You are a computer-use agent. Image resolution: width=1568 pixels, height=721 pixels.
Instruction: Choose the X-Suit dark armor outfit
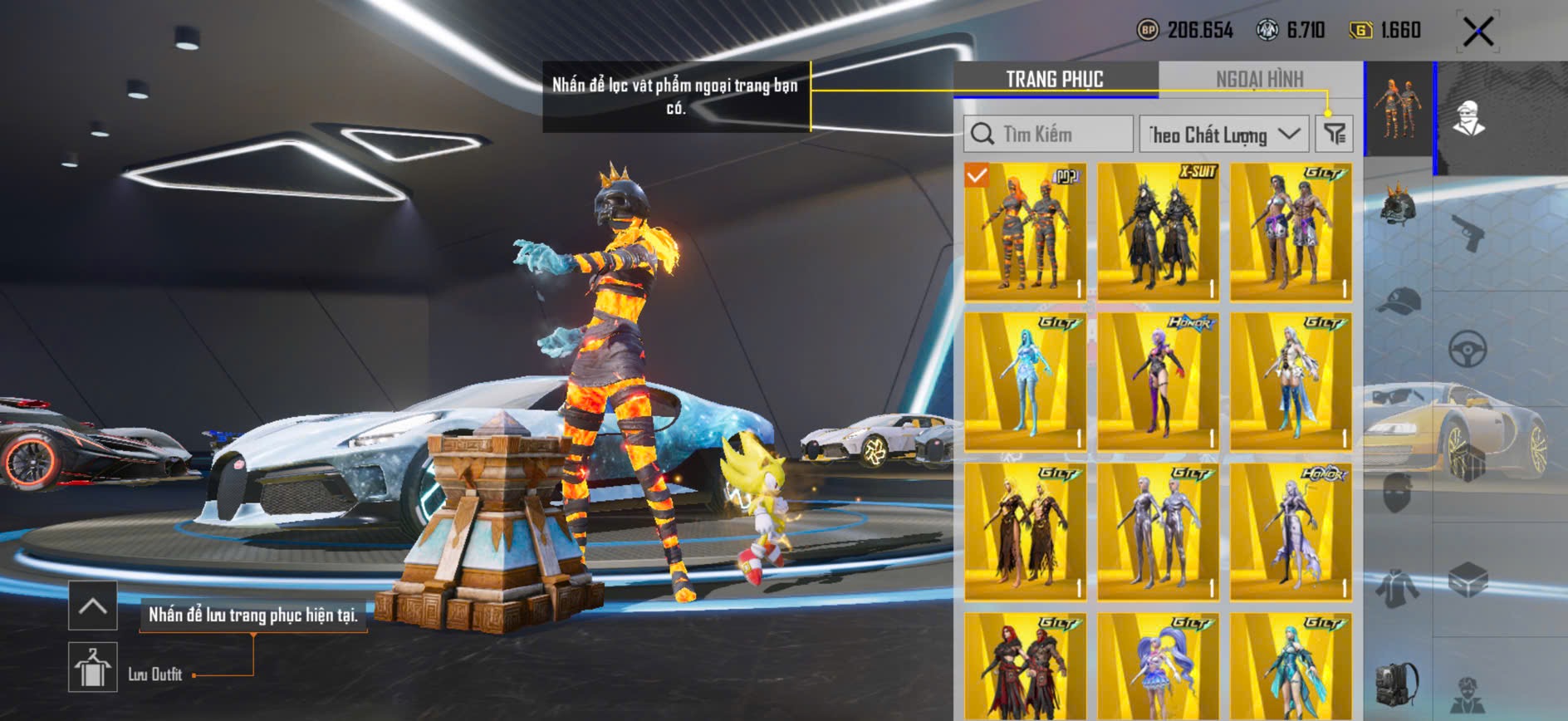(1158, 231)
